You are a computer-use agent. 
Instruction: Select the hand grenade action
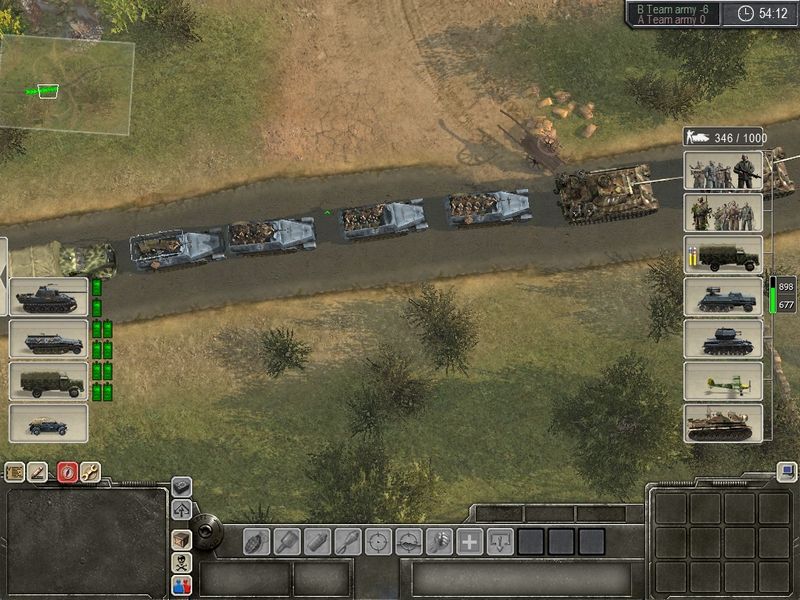pos(256,541)
